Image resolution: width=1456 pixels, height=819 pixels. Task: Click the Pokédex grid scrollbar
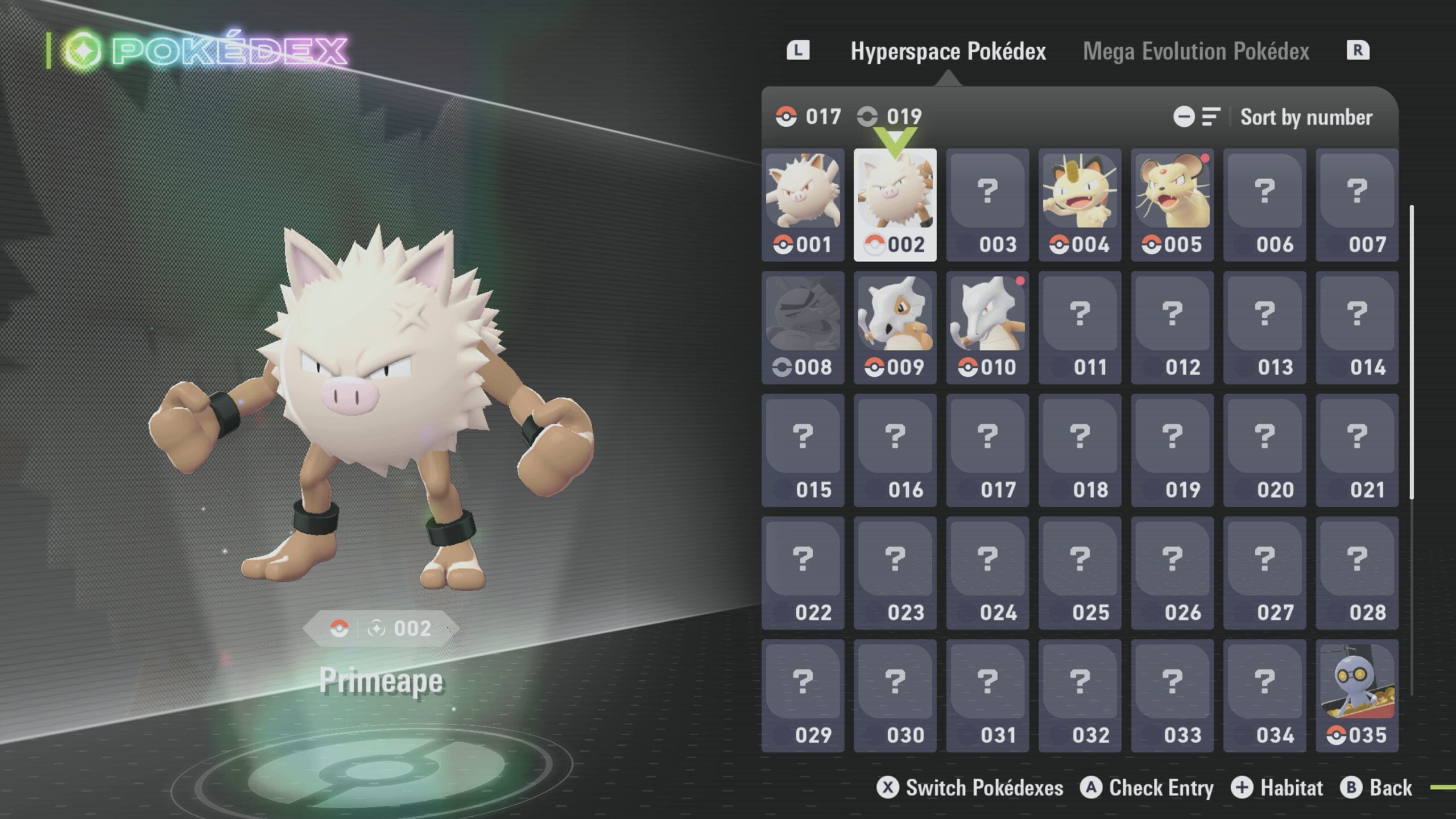(1412, 353)
